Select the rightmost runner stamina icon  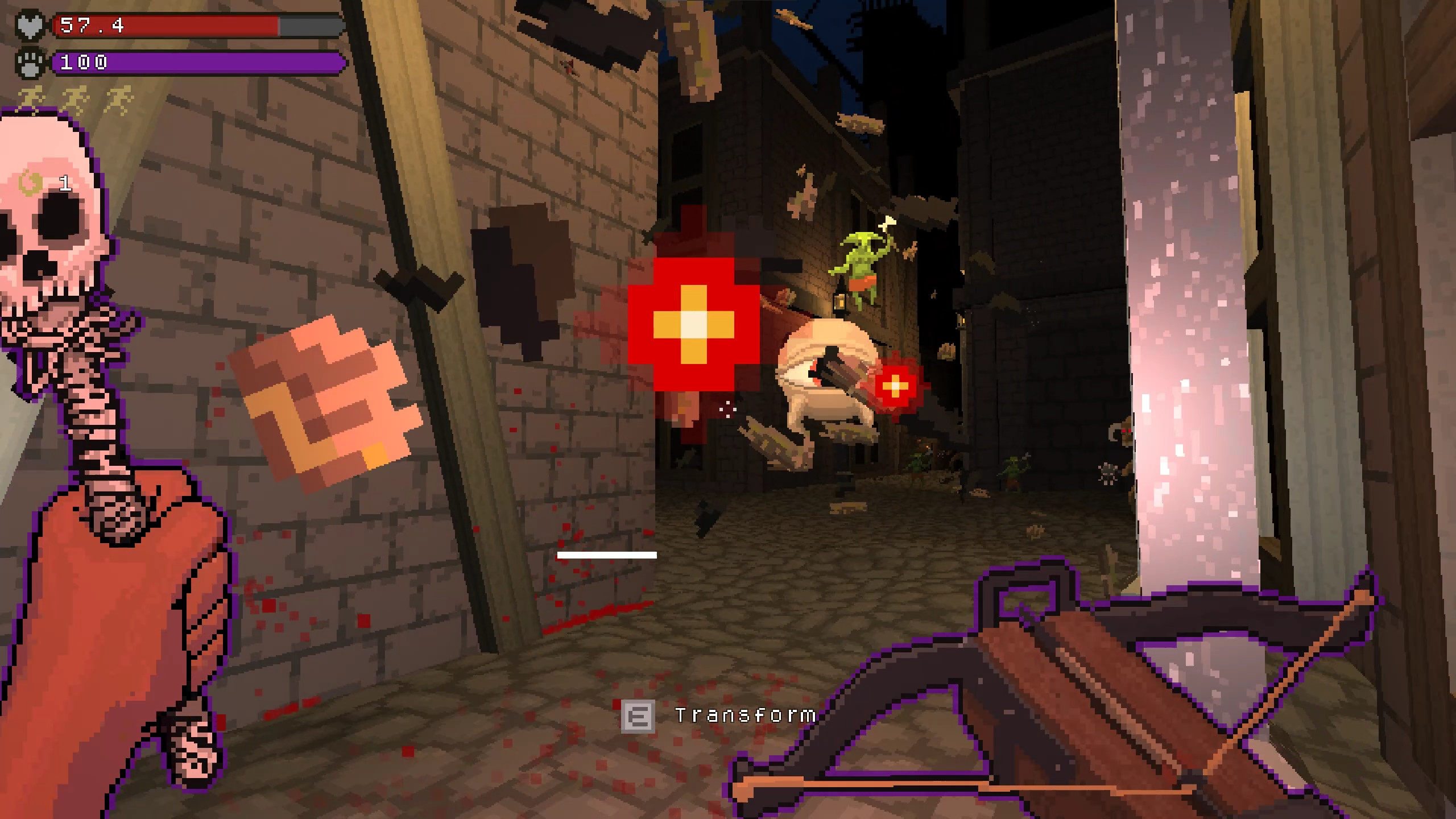[x=119, y=99]
